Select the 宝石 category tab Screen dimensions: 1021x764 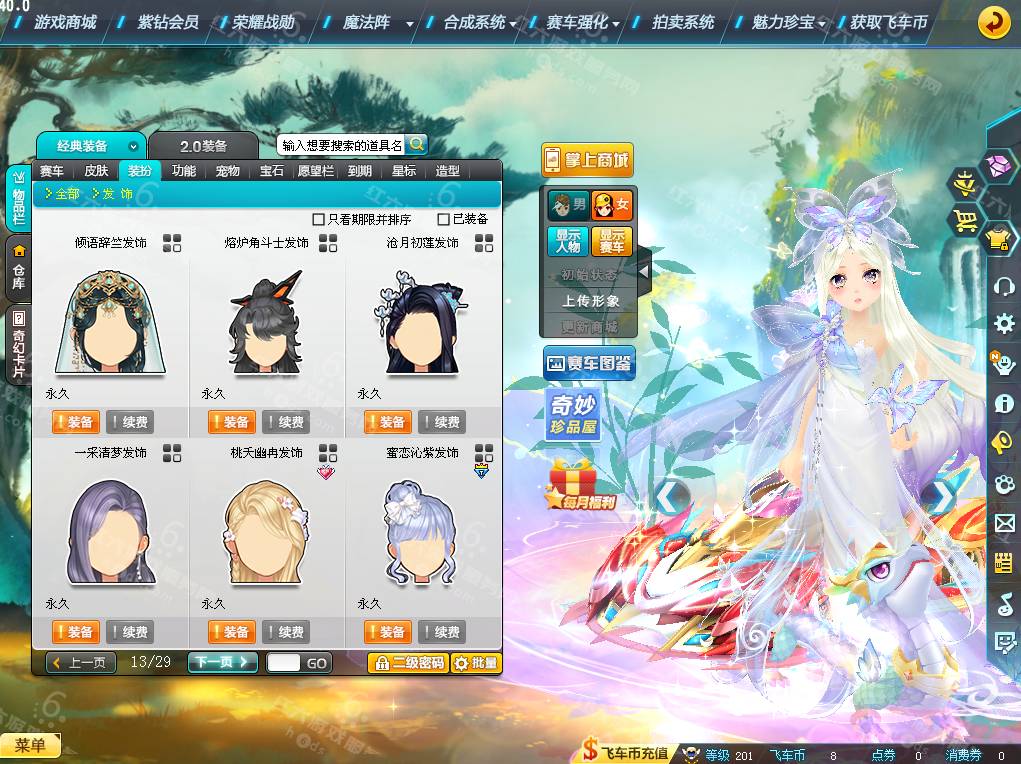tap(272, 171)
